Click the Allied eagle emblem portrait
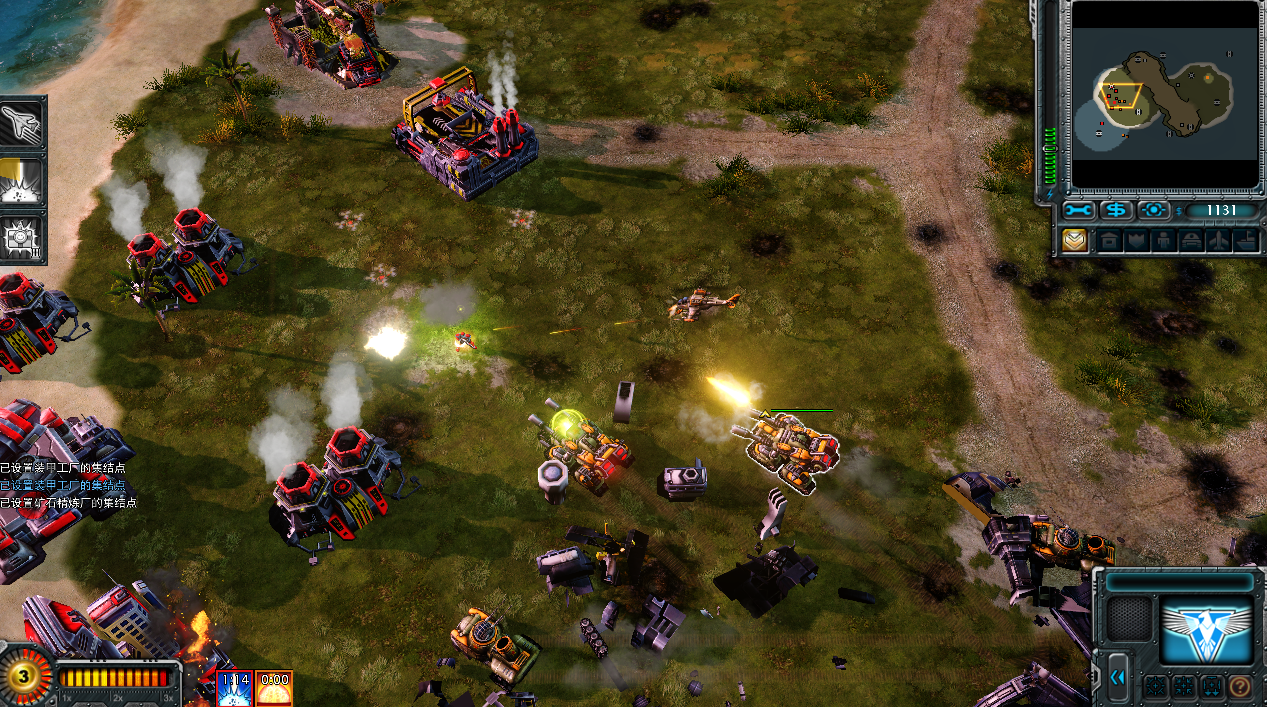 (1206, 630)
